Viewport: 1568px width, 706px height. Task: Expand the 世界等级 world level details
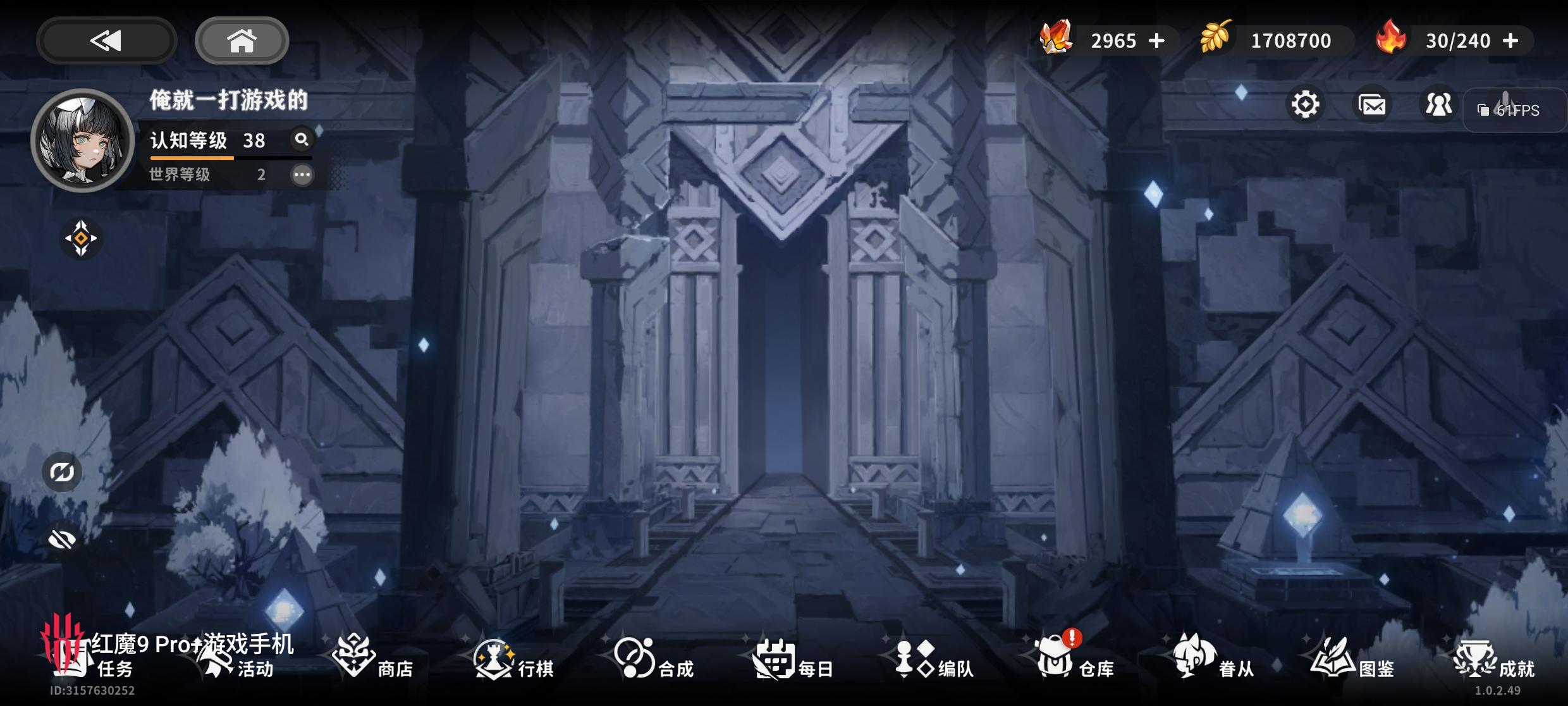303,175
